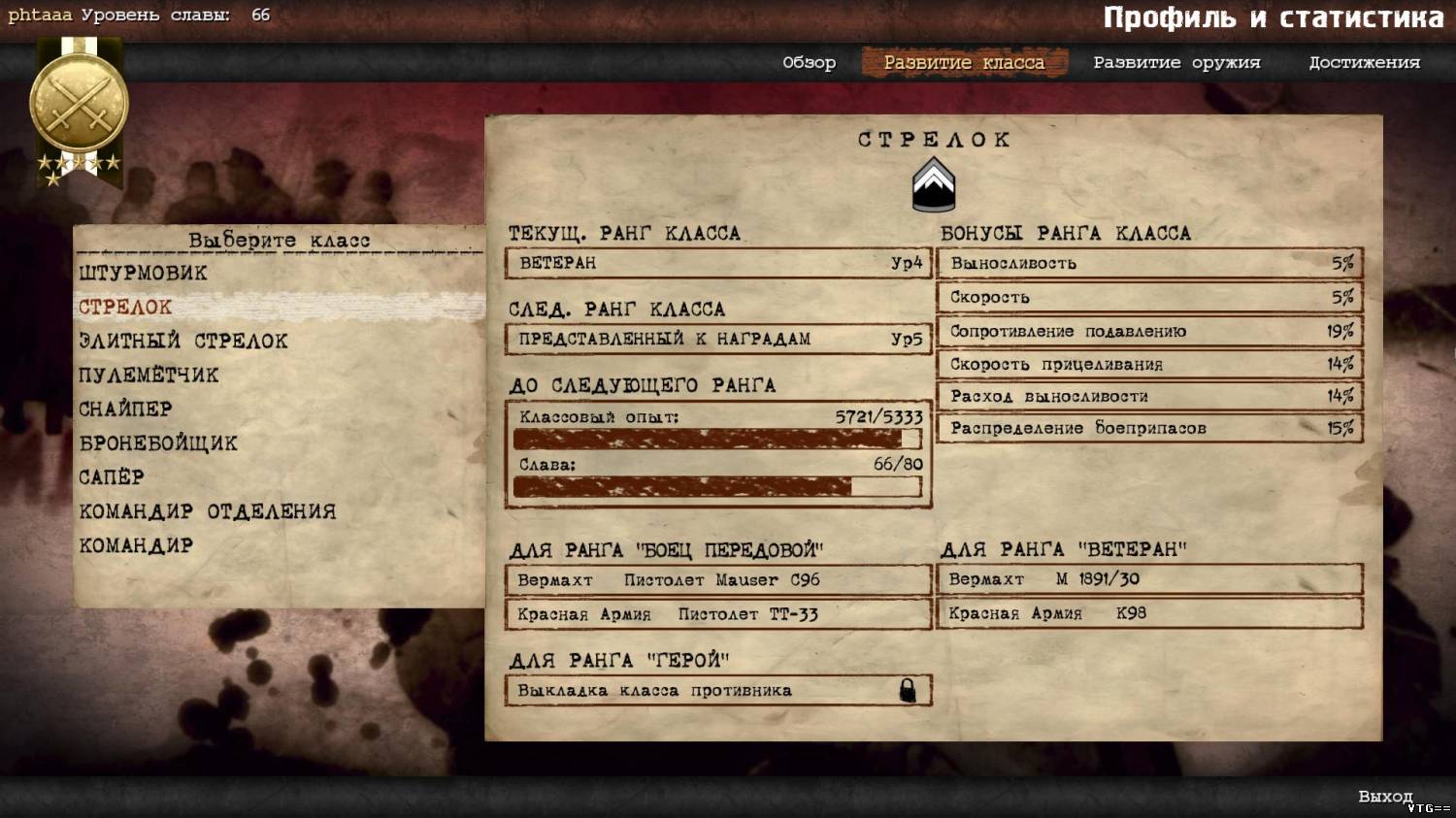The width and height of the screenshot is (1456, 818).
Task: Choose the Снайпер class
Action: pos(125,409)
